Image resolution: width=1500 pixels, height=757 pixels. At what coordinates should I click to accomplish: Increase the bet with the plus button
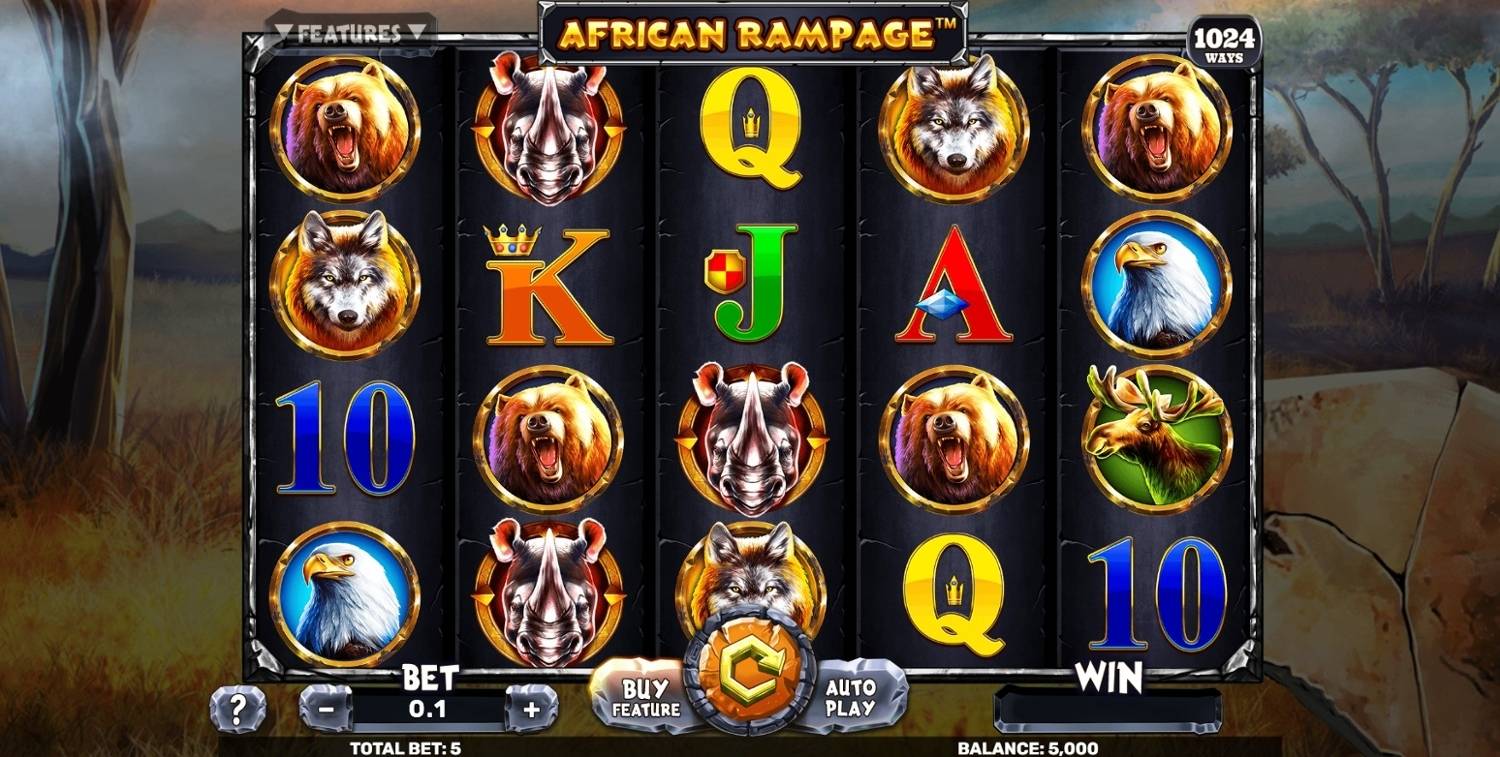pyautogui.click(x=535, y=711)
